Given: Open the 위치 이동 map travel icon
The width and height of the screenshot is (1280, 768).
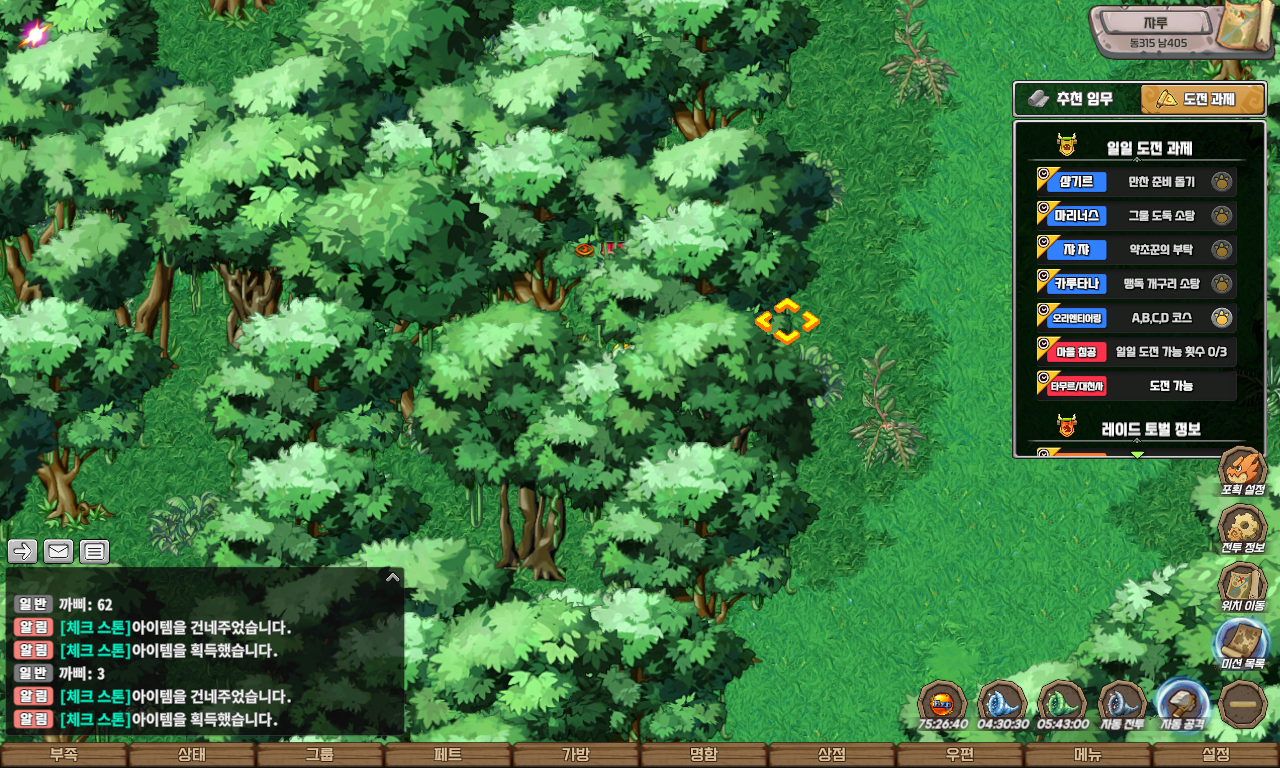Looking at the screenshot, I should pyautogui.click(x=1242, y=588).
